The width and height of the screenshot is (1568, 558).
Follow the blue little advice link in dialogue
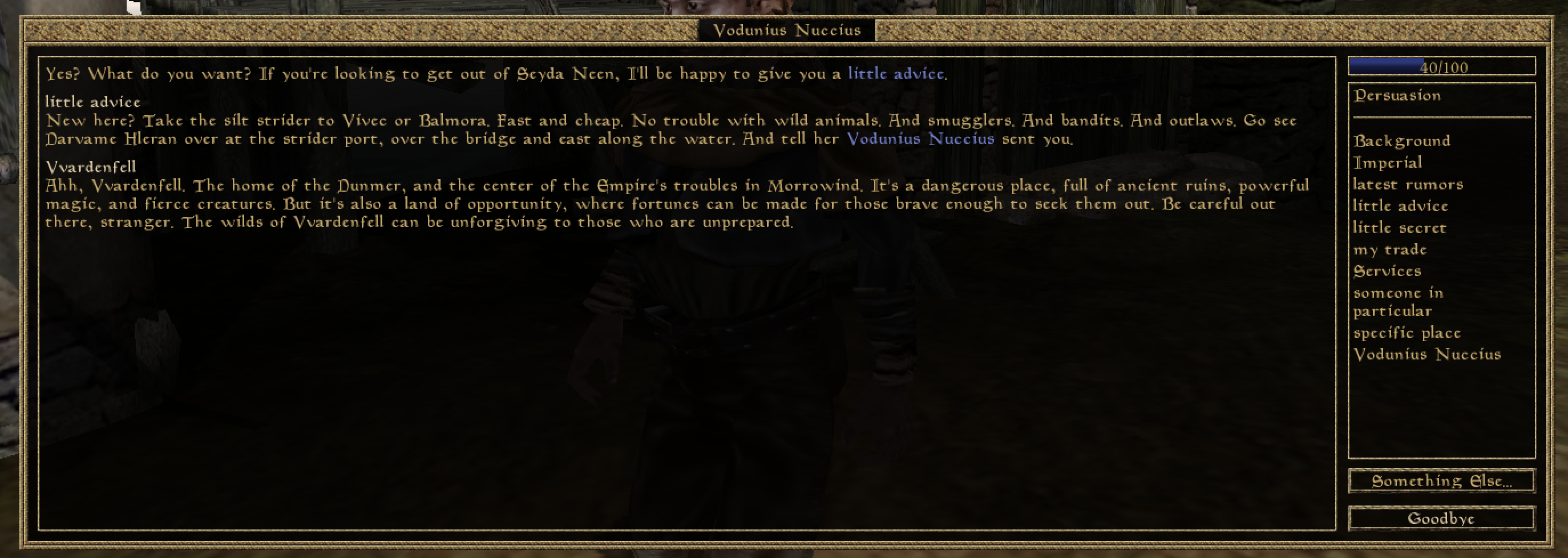[896, 74]
